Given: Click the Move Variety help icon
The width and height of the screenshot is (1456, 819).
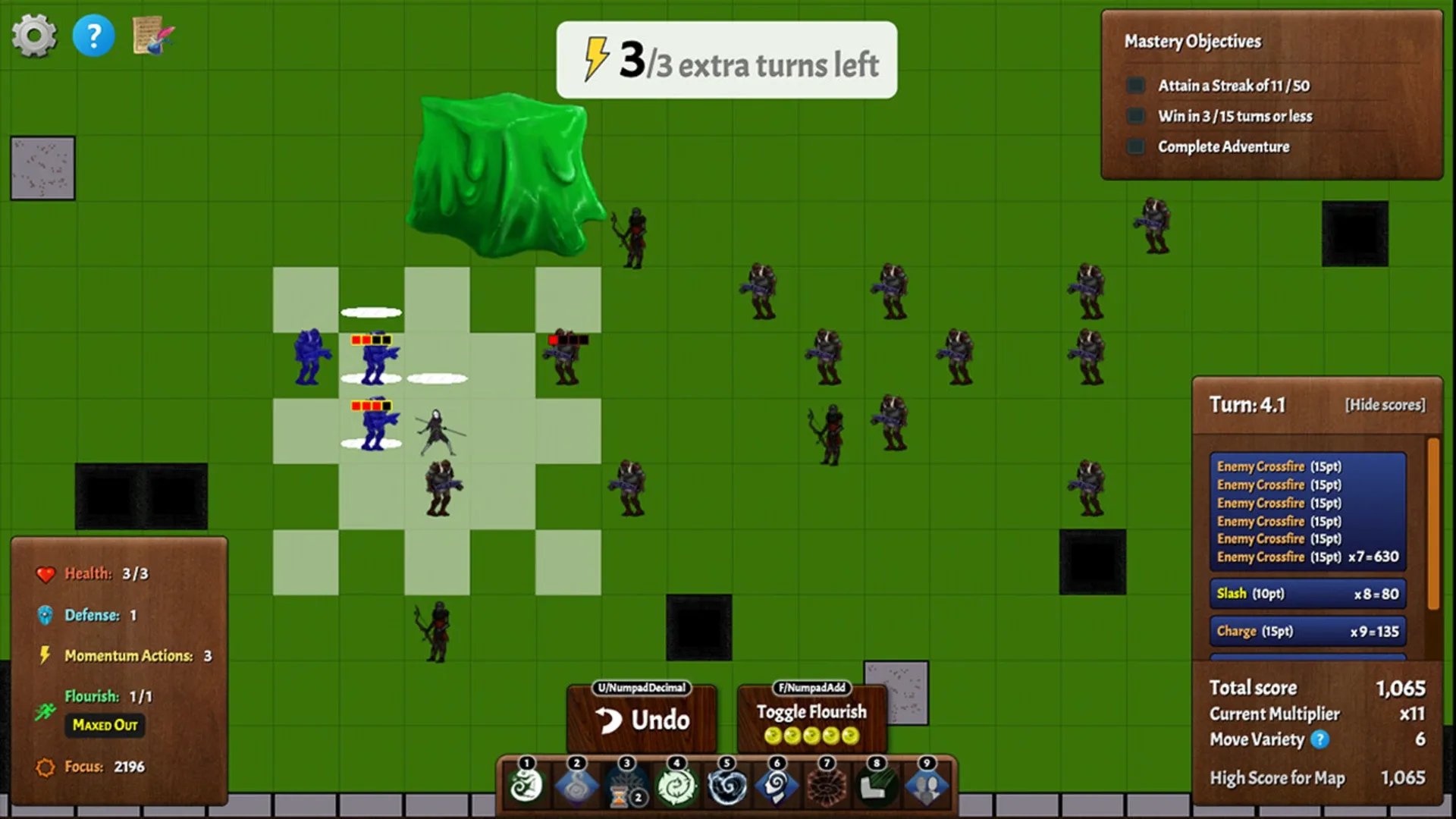Looking at the screenshot, I should coord(1321,739).
